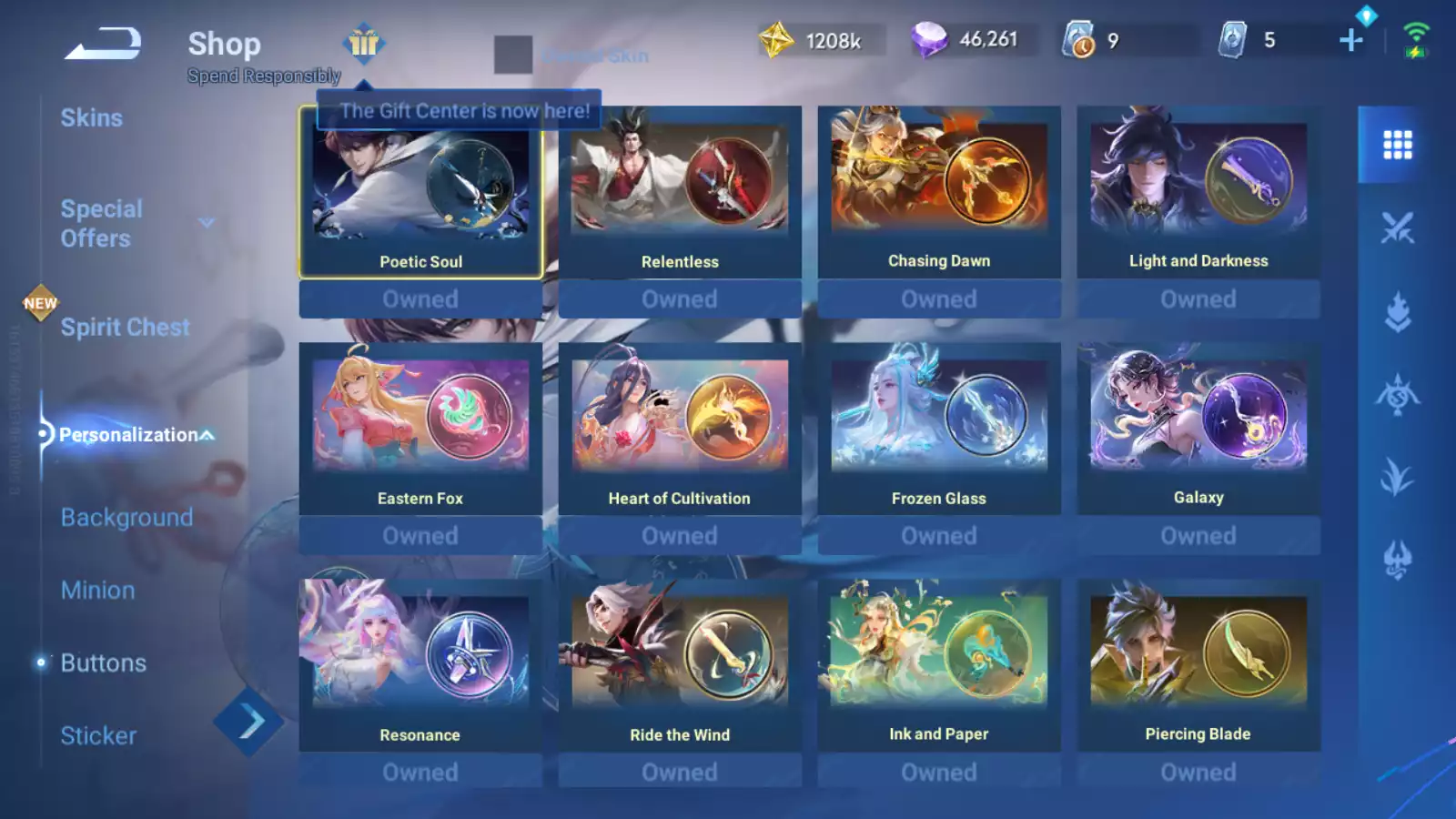Open the Gift Center icon

(364, 43)
